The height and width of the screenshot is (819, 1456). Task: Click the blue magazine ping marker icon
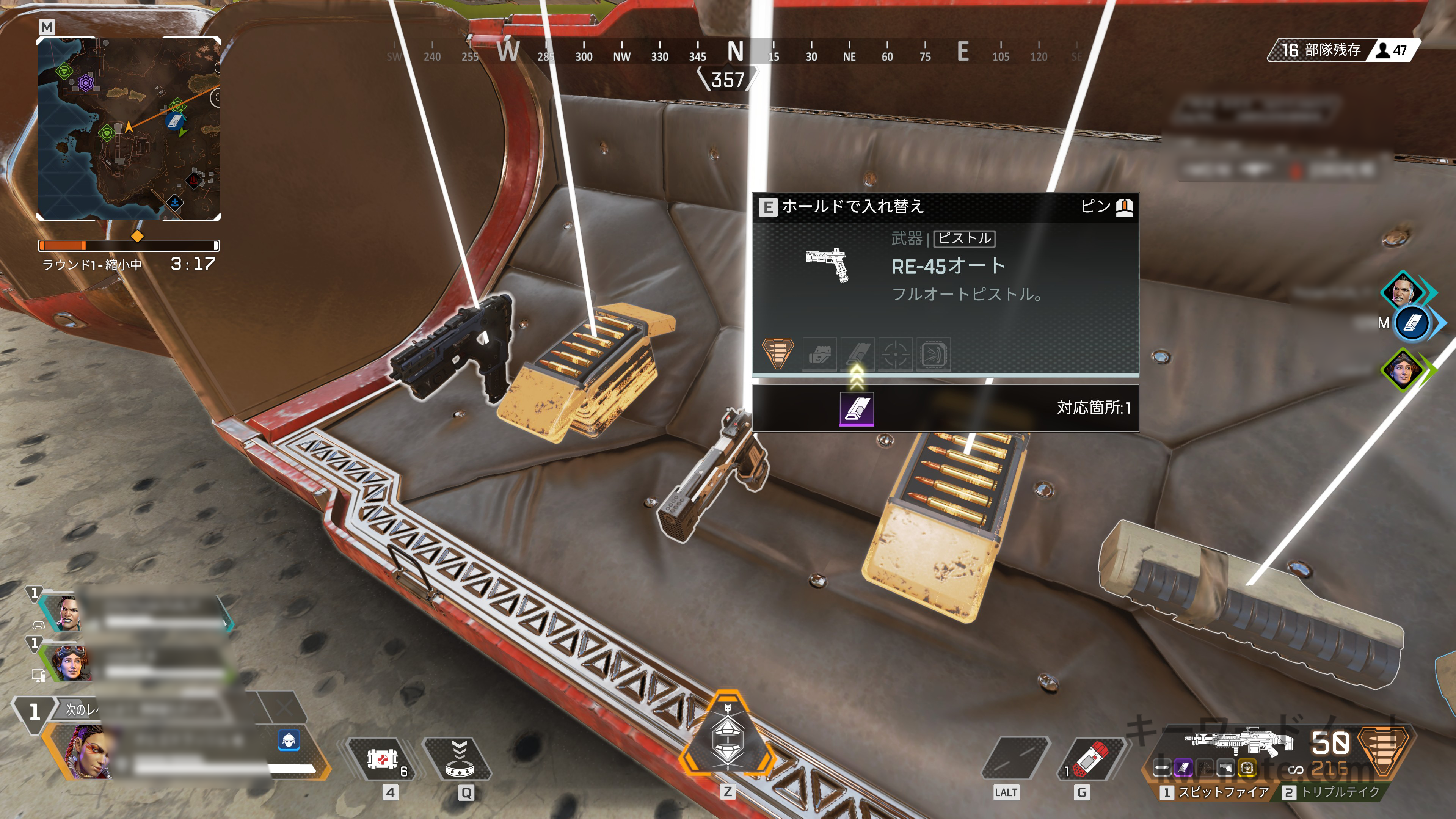(1412, 323)
